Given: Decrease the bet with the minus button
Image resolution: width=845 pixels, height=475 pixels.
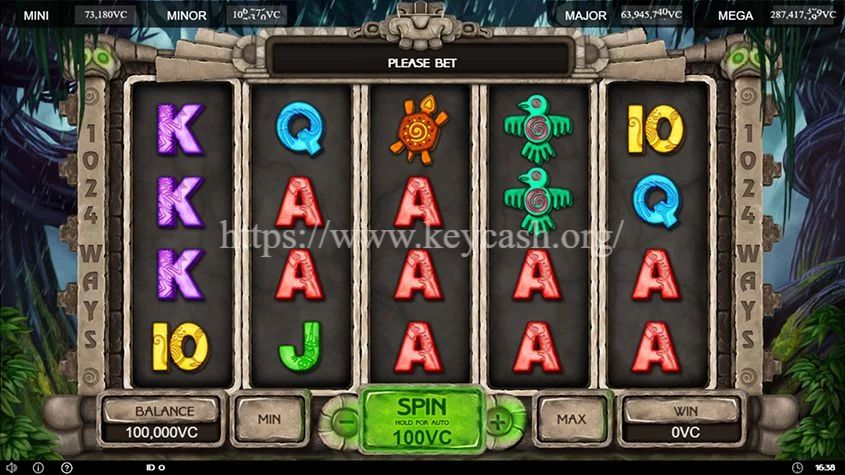Looking at the screenshot, I should (345, 421).
